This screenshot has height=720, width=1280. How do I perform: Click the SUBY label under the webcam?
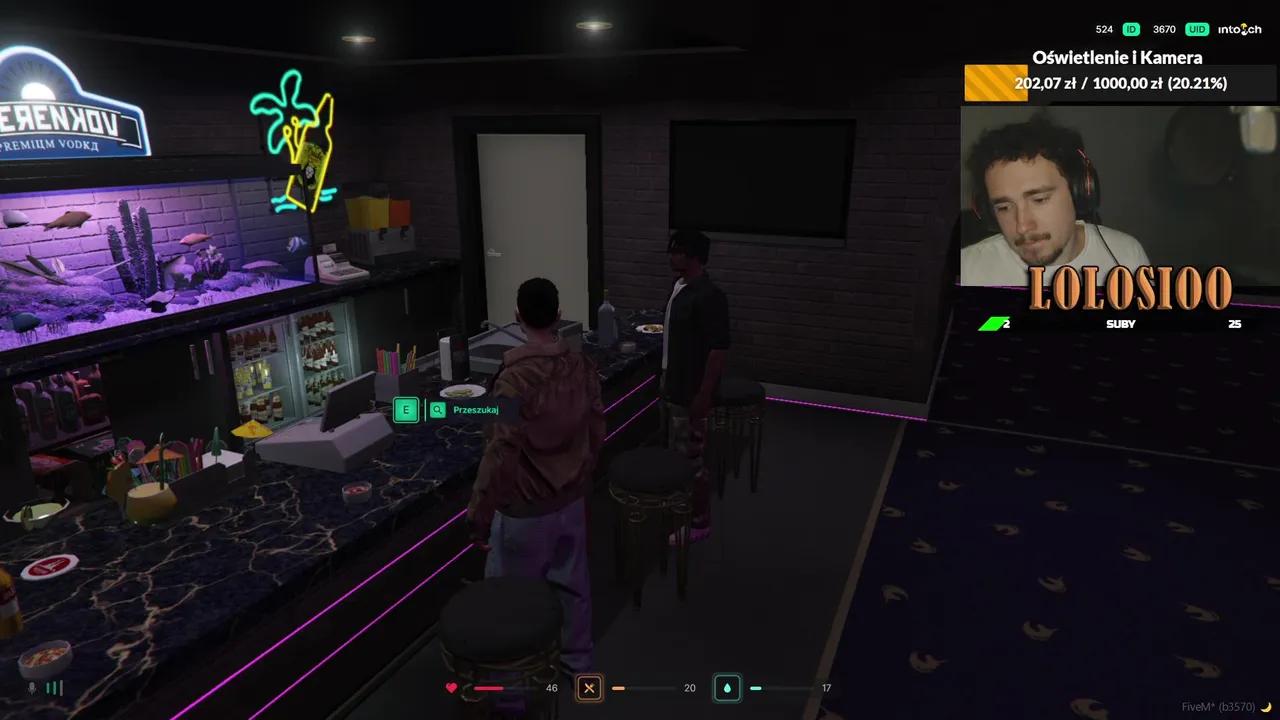click(1121, 324)
